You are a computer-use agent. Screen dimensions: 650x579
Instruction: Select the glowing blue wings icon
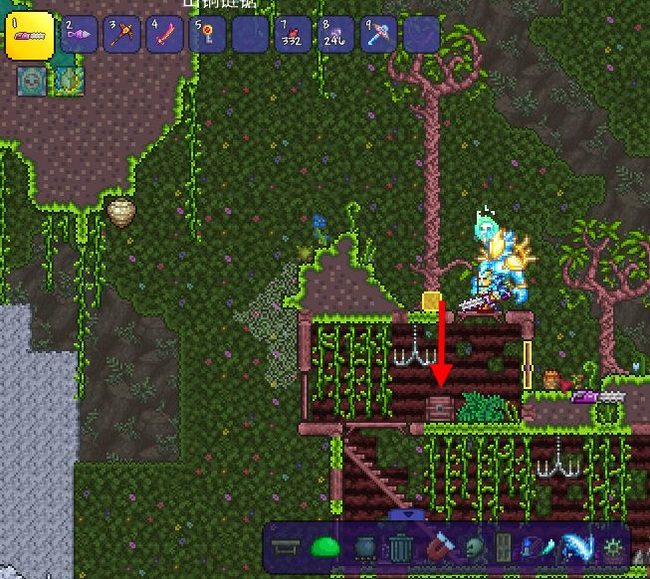click(575, 547)
